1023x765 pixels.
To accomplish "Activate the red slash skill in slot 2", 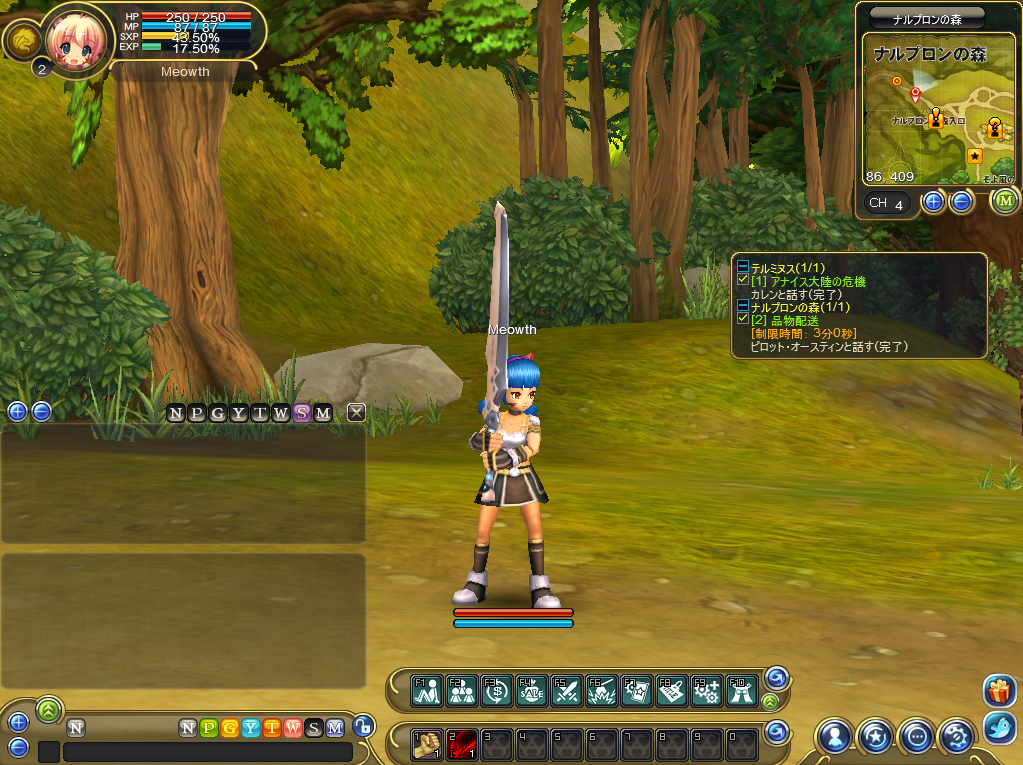I will tap(461, 744).
